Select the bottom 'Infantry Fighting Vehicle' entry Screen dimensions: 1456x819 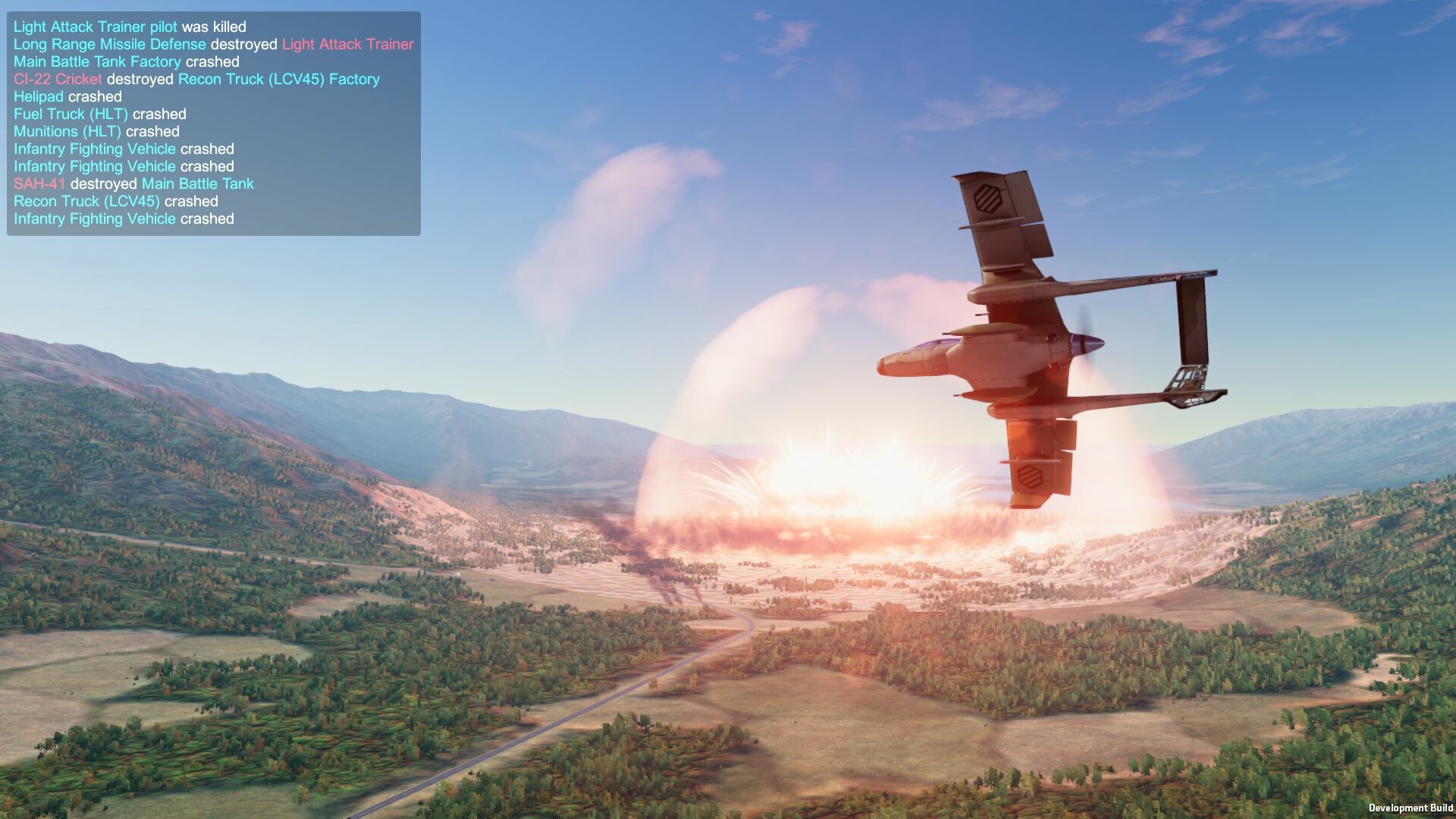pos(93,218)
